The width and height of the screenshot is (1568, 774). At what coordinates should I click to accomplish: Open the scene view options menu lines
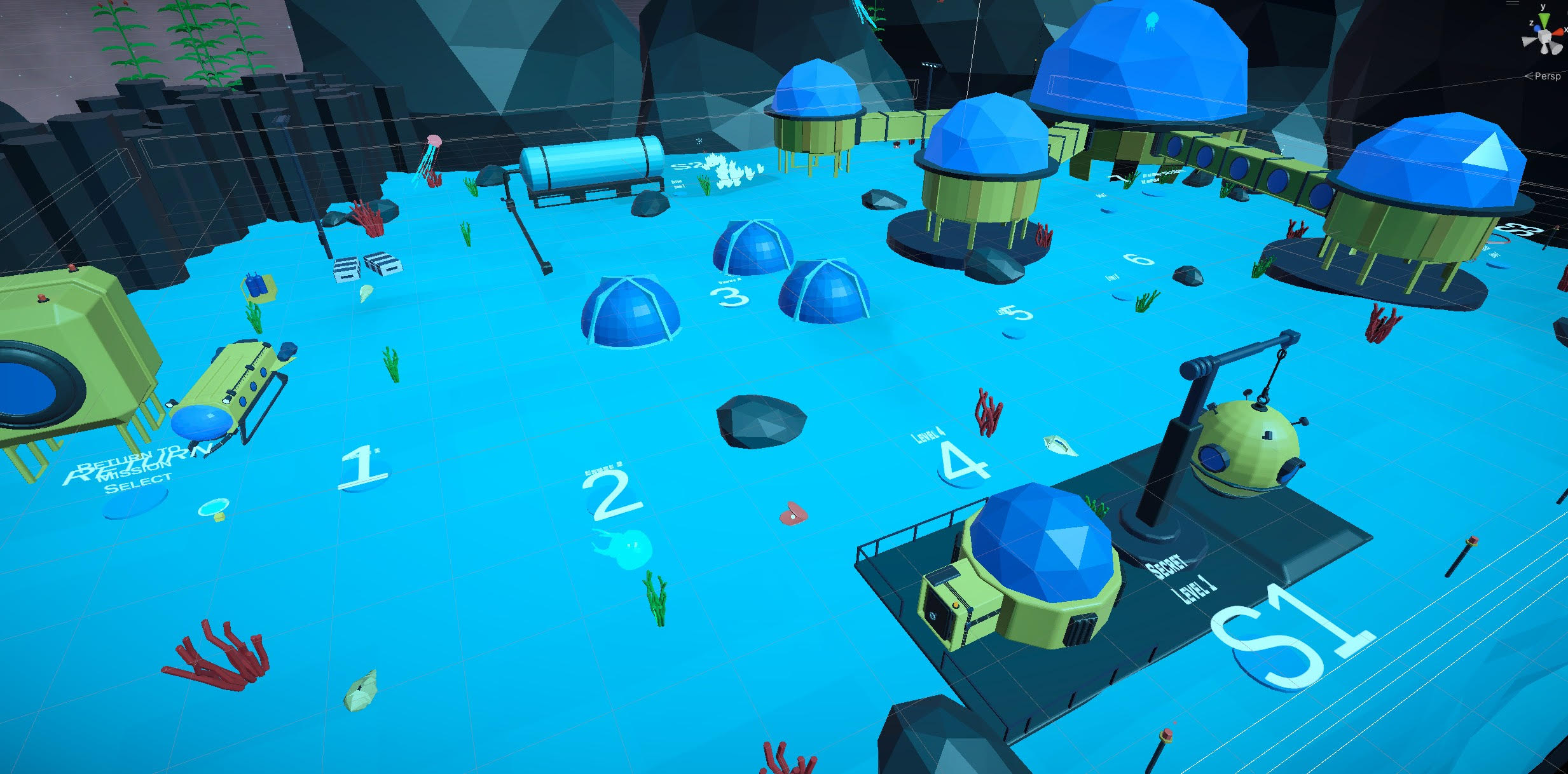[1513, 3]
